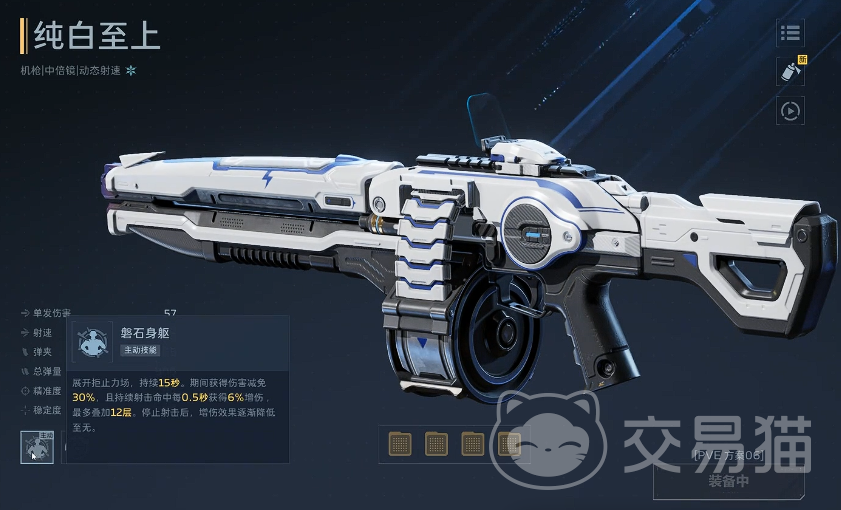
Task: Open the spray paint skin customization
Action: click(x=790, y=72)
